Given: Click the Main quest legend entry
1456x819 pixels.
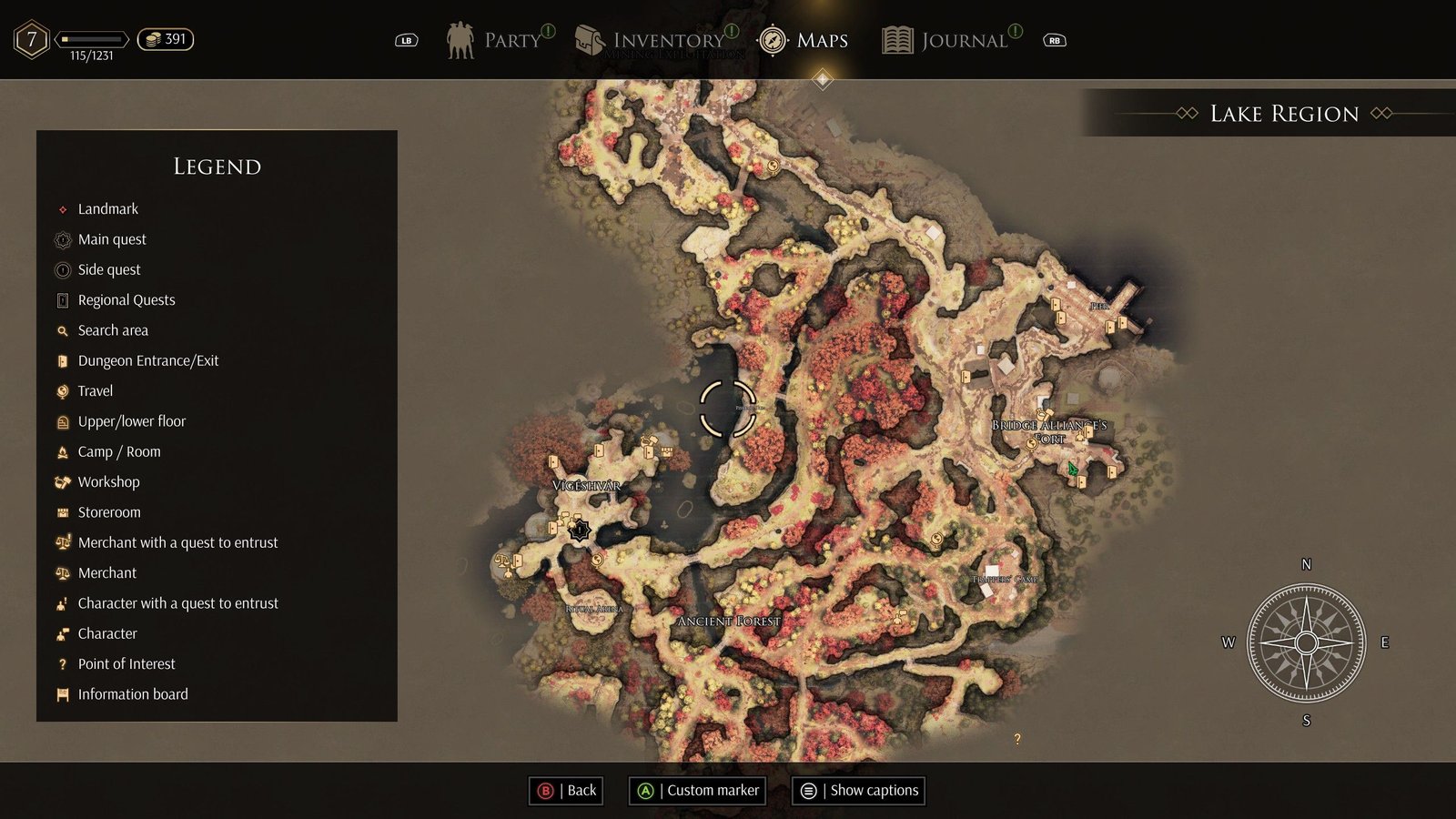Looking at the screenshot, I should (x=112, y=239).
